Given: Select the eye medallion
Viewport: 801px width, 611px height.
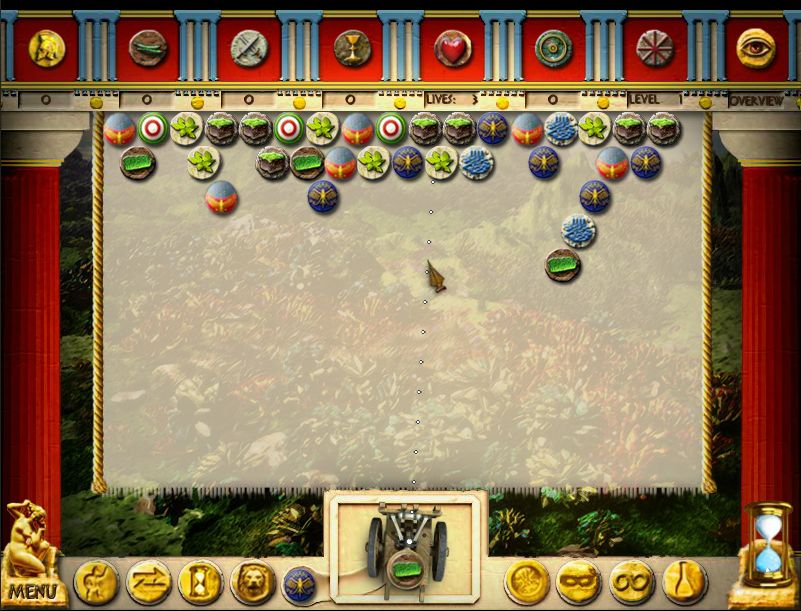Looking at the screenshot, I should pos(756,46).
